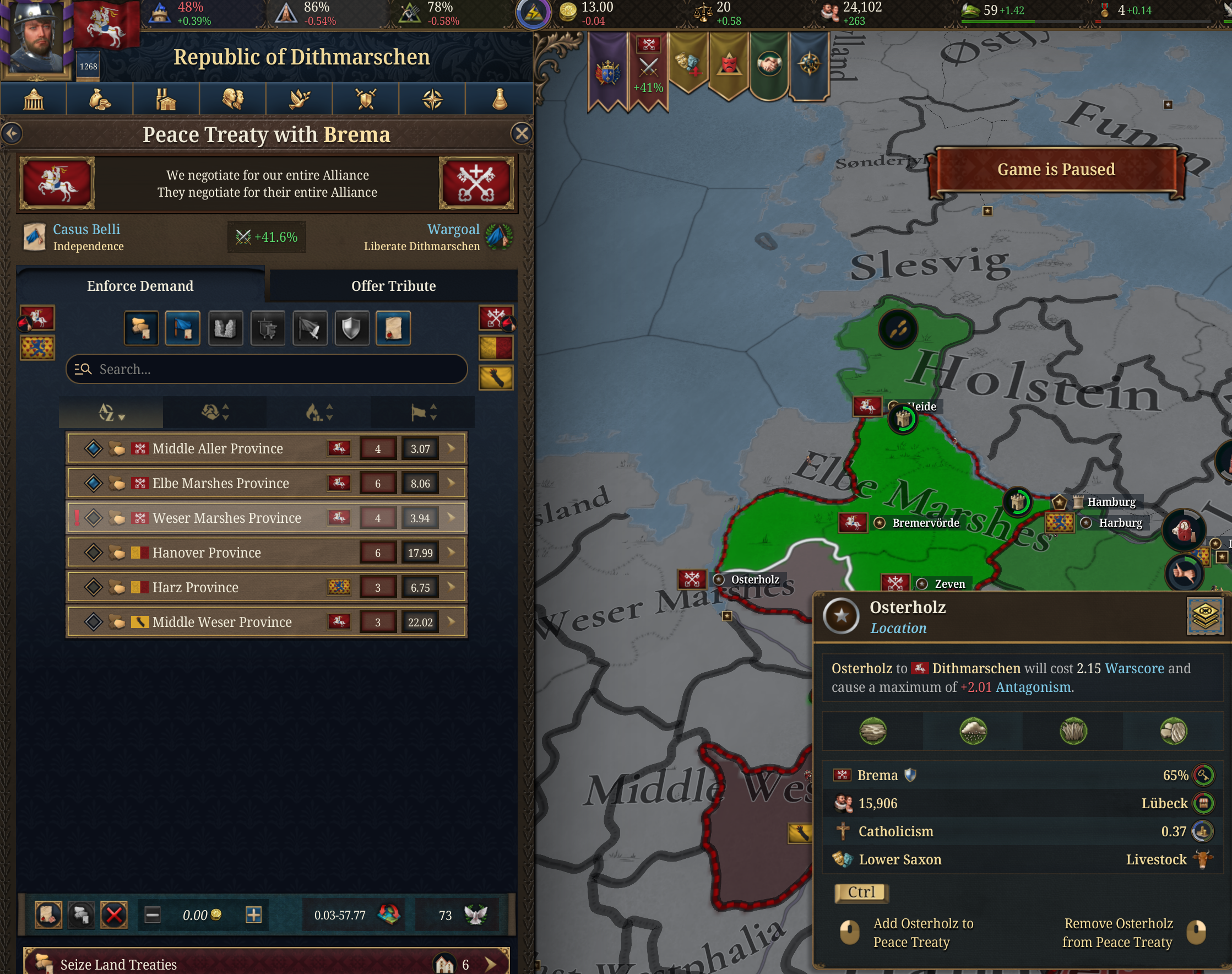The image size is (1232, 974).
Task: Switch to the Offer Tribute tab
Action: tap(393, 286)
